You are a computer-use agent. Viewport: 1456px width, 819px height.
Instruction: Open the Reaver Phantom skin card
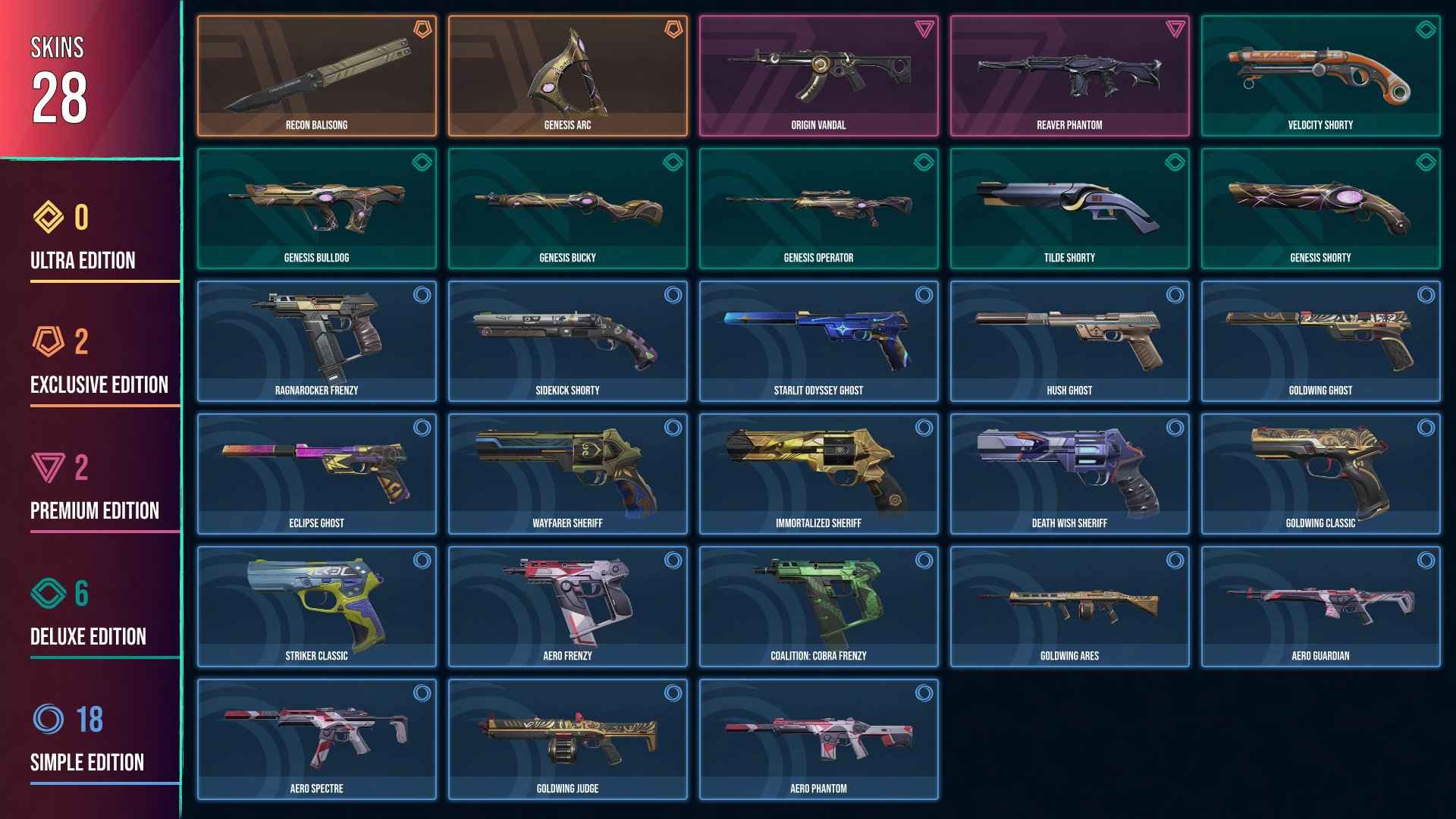click(x=1070, y=72)
